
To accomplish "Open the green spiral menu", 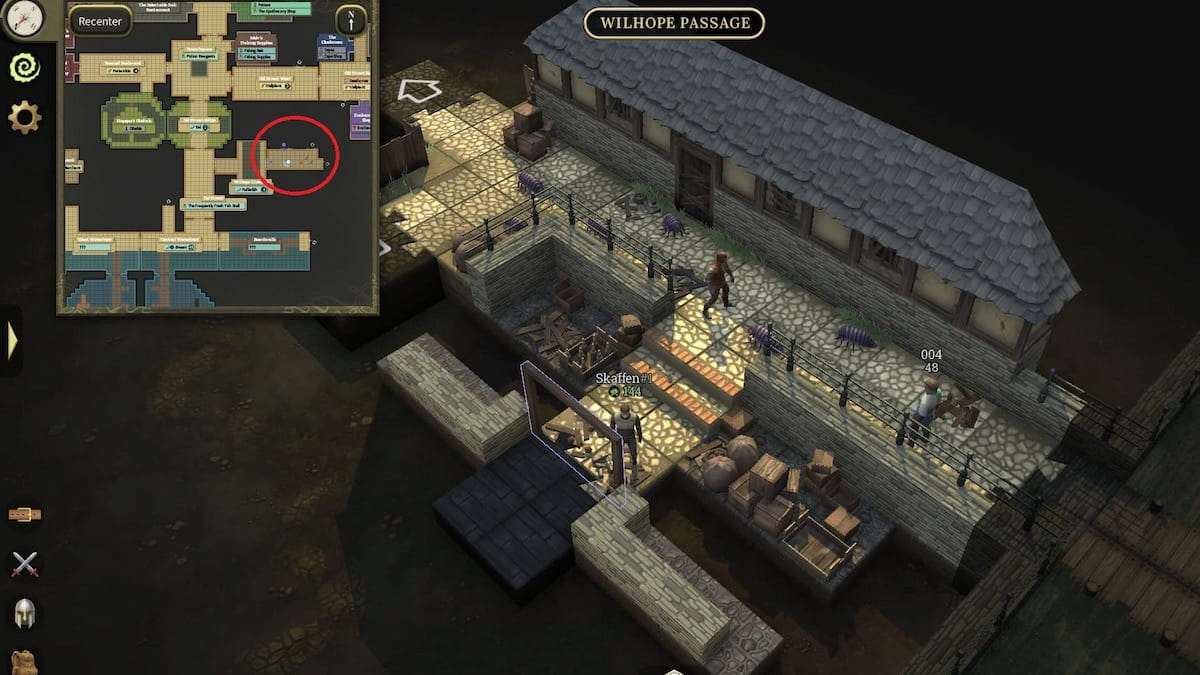I will 24,68.
